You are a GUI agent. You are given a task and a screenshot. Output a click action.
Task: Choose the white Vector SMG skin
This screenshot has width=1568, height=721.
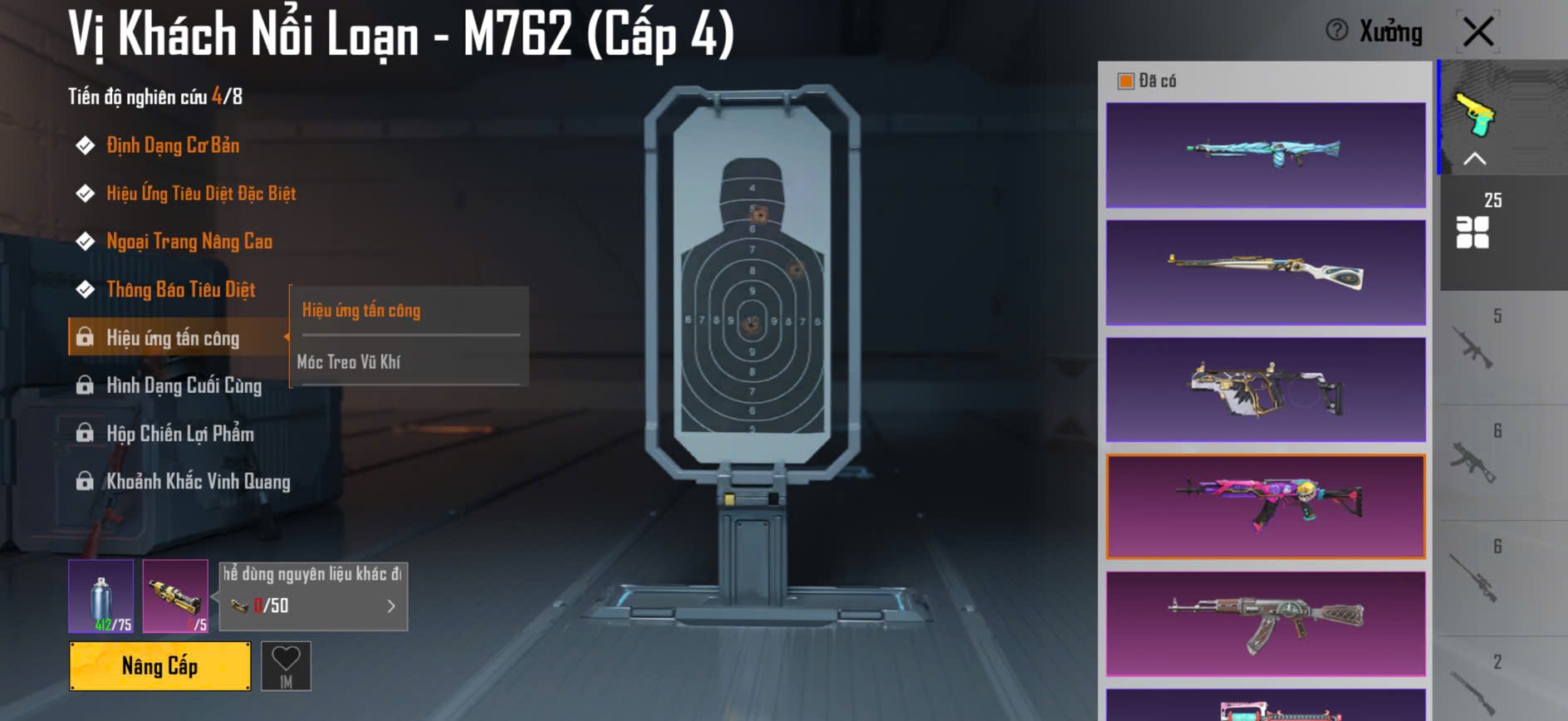point(1265,390)
